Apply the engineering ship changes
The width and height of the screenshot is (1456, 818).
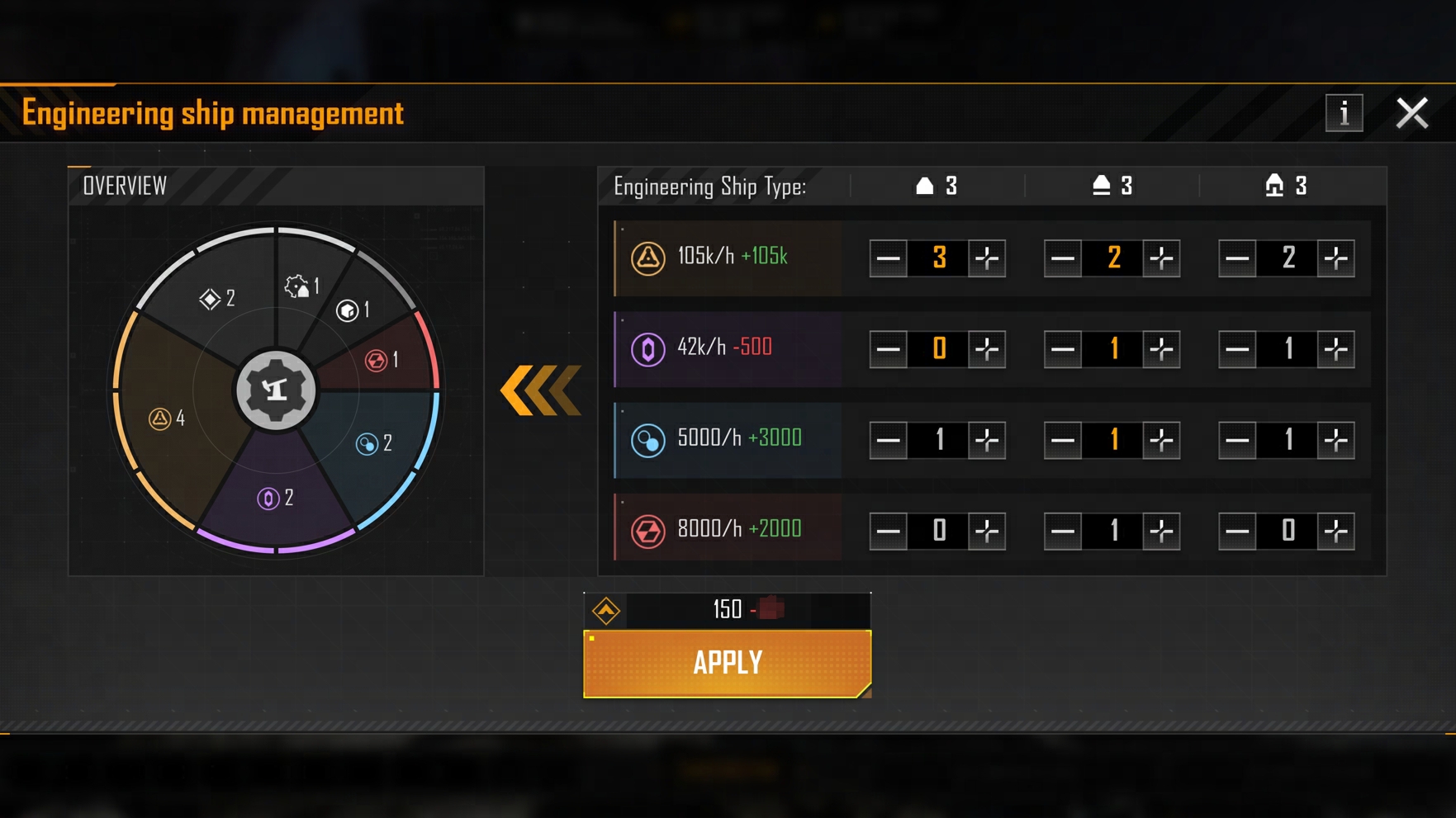pyautogui.click(x=727, y=663)
